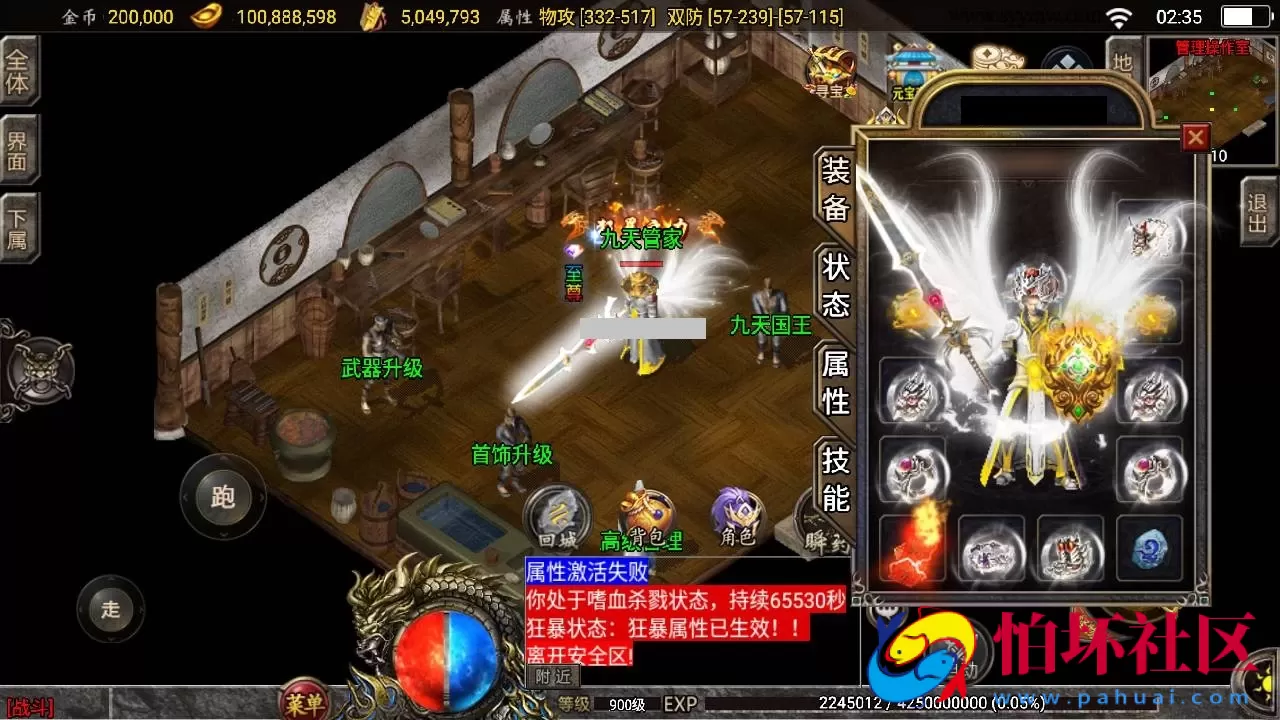Toggle 走 walk movement mode
The height and width of the screenshot is (720, 1280).
110,608
